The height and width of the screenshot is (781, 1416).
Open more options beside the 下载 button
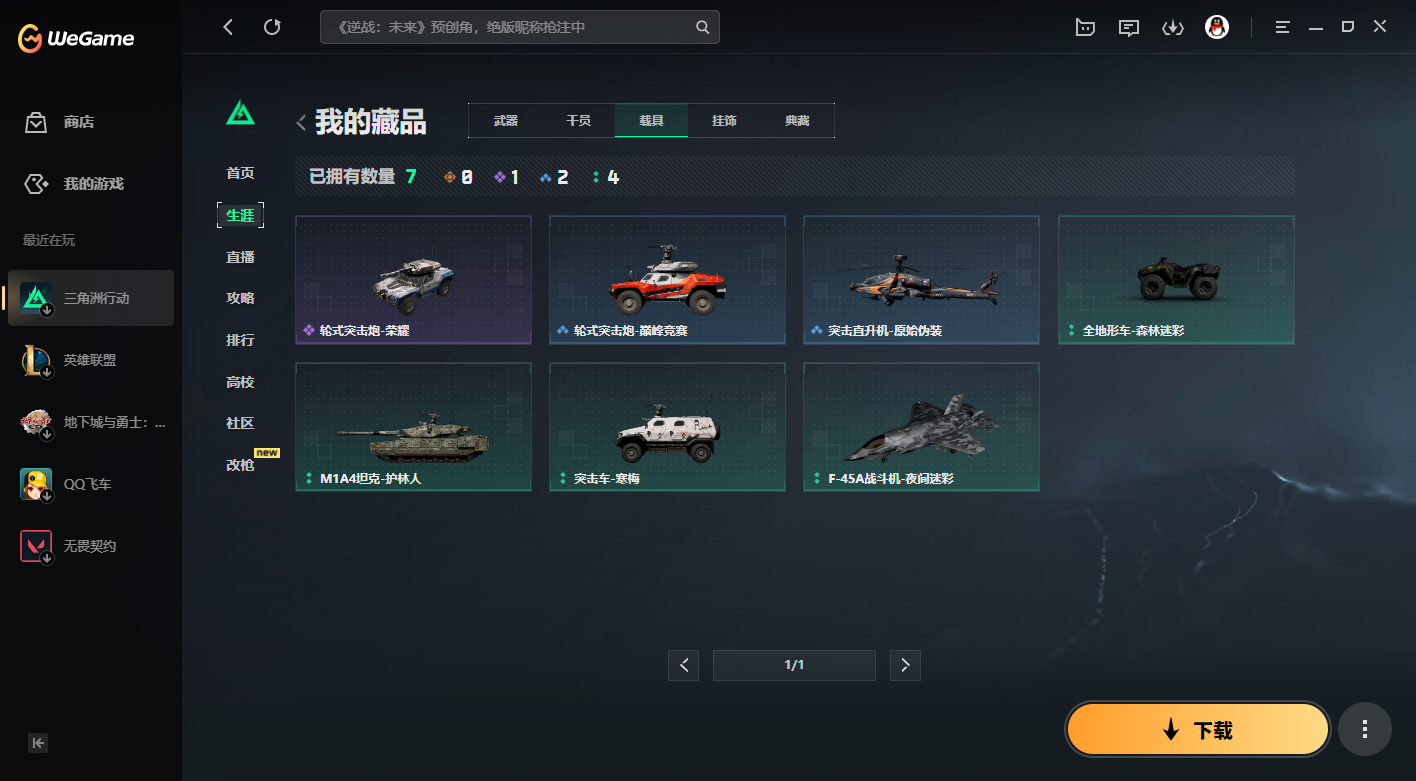click(1365, 729)
